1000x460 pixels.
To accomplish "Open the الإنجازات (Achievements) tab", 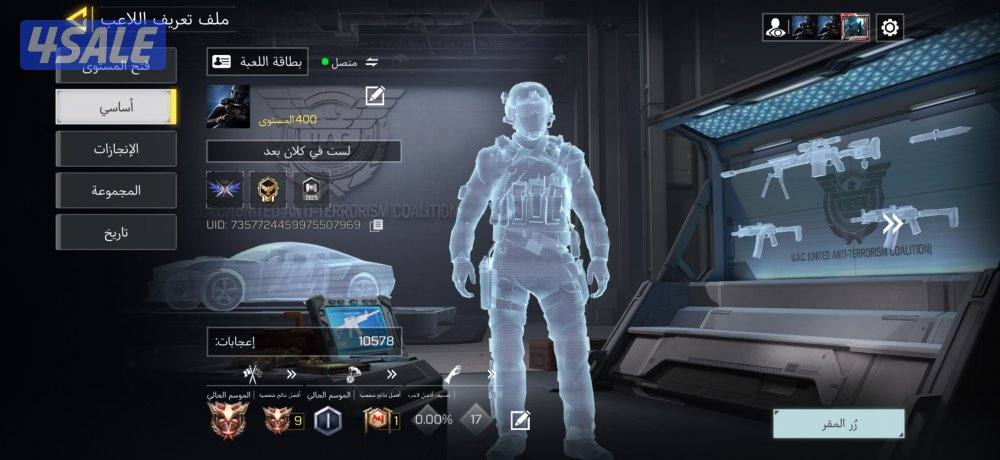I will tap(116, 149).
